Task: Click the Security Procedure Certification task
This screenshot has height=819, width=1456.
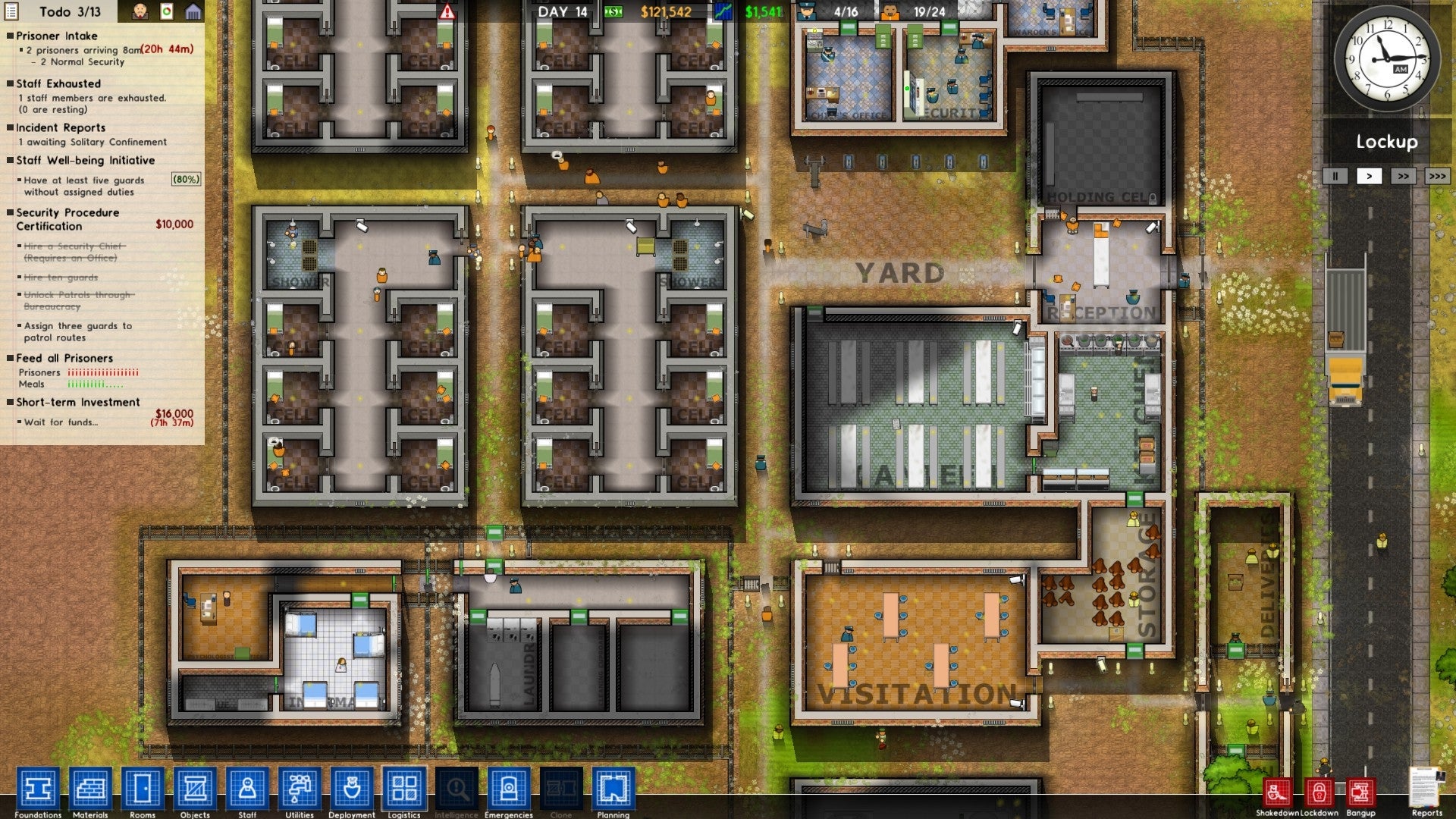Action: pos(68,218)
